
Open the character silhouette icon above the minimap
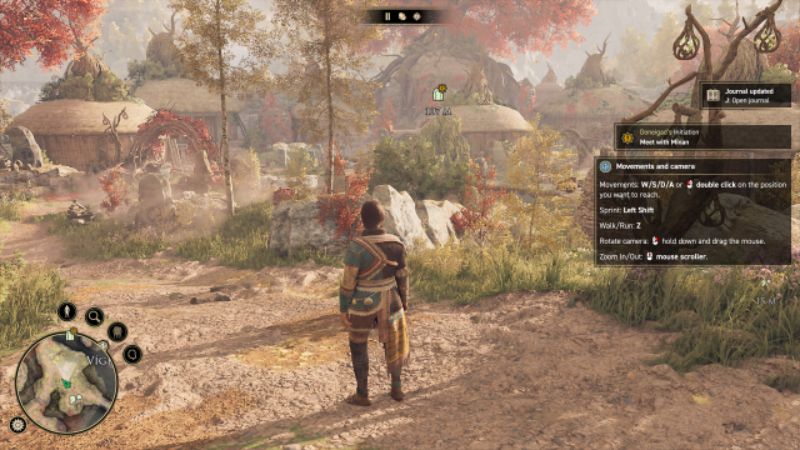[x=67, y=311]
